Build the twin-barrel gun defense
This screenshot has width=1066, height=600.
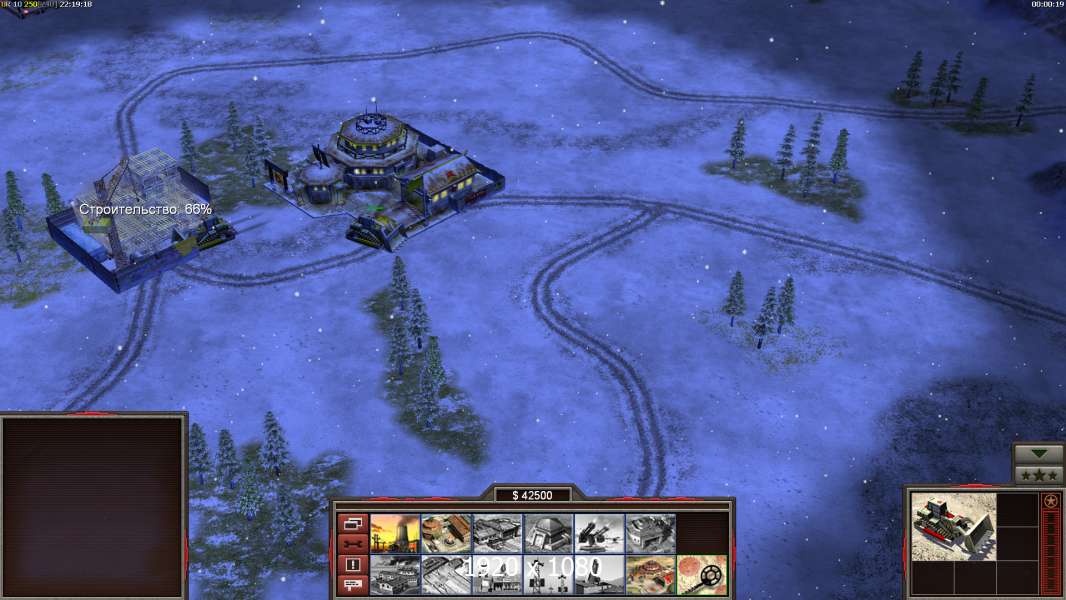coord(599,534)
